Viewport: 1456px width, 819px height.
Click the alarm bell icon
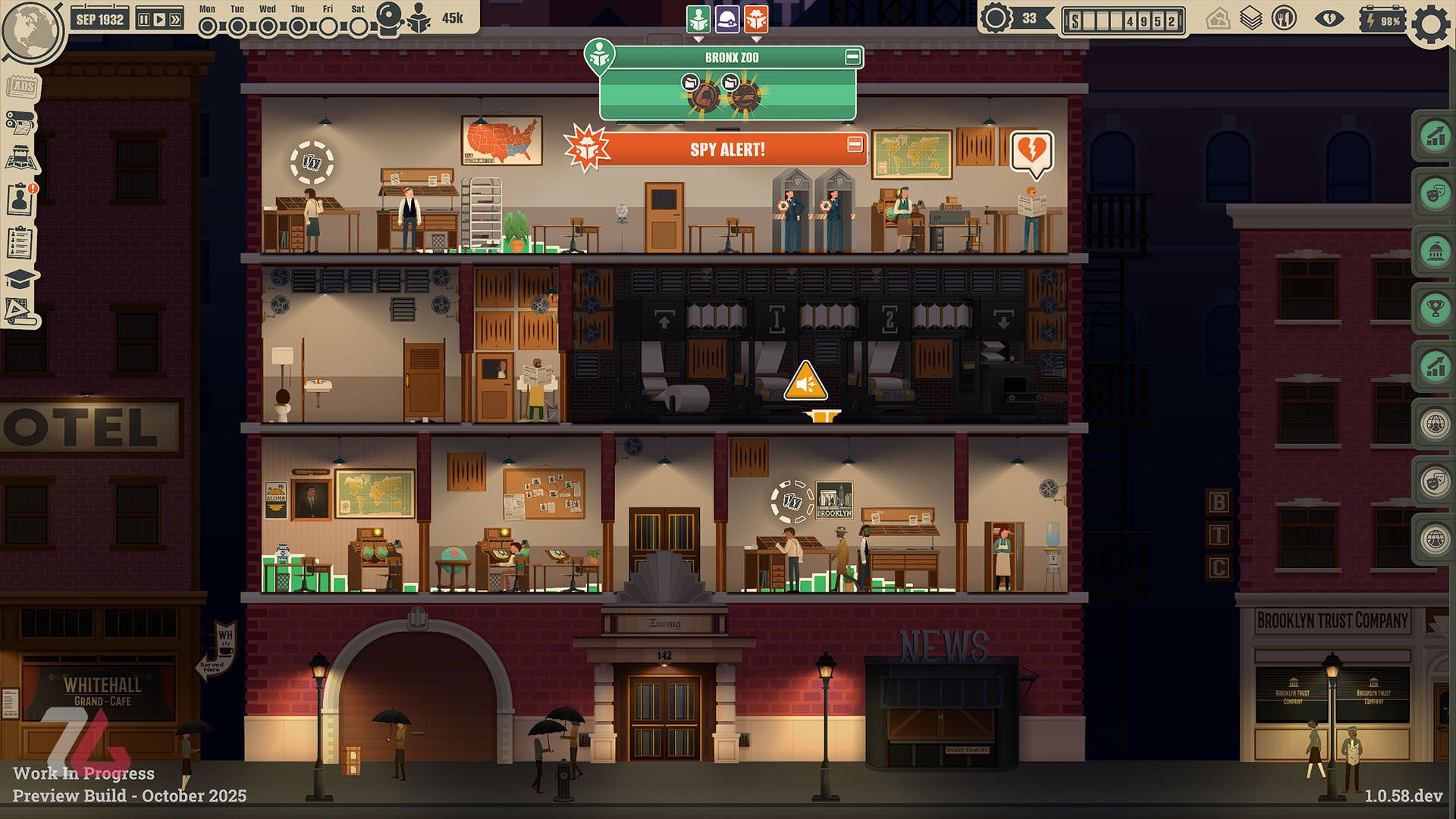point(391,18)
